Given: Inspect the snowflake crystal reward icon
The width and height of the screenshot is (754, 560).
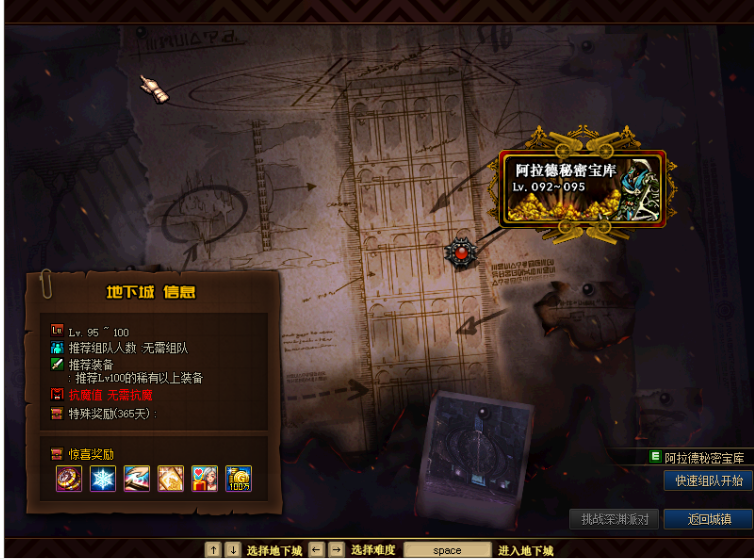Looking at the screenshot, I should pyautogui.click(x=103, y=478).
